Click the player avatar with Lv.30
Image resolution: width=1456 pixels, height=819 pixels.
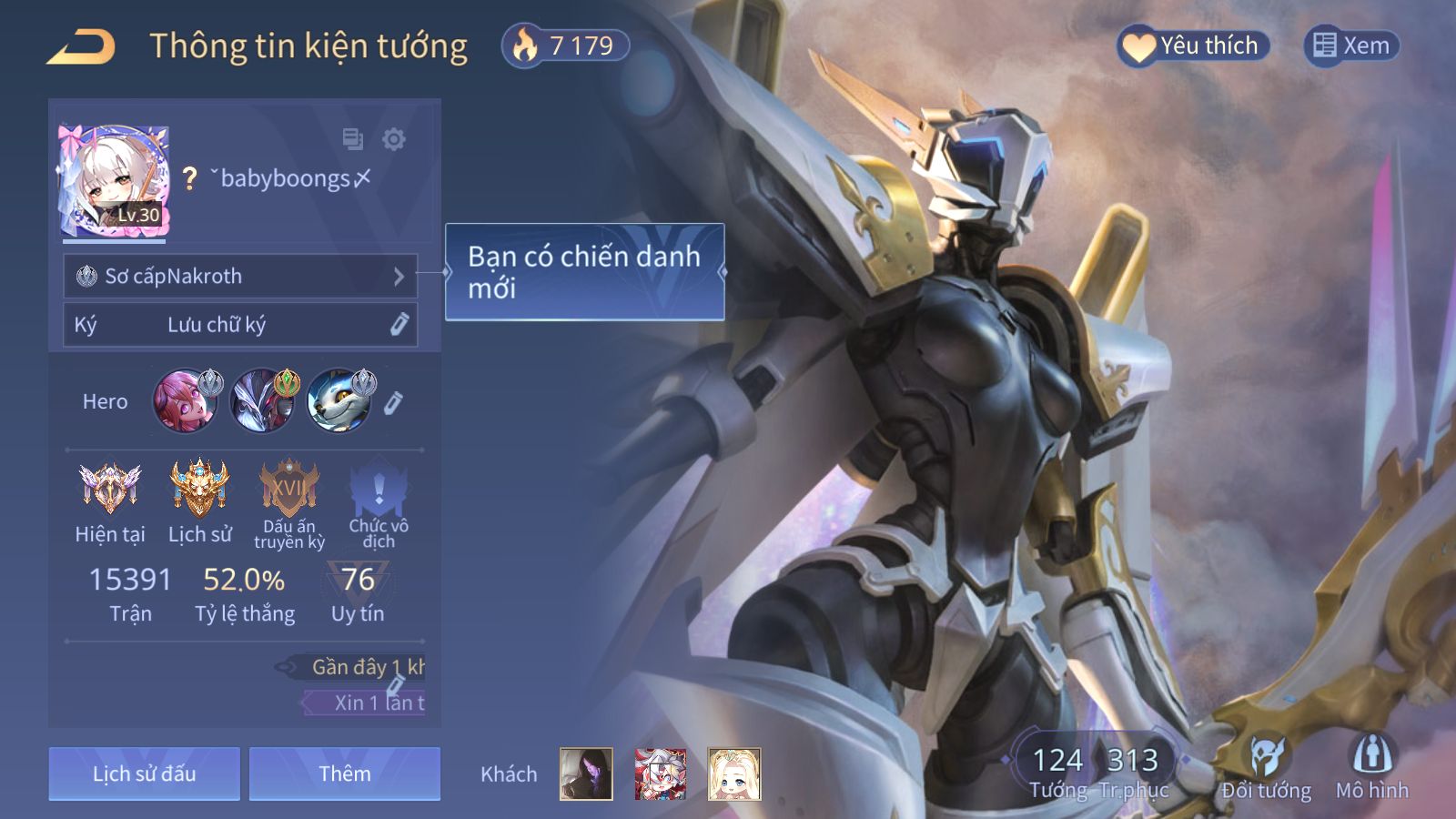(114, 181)
